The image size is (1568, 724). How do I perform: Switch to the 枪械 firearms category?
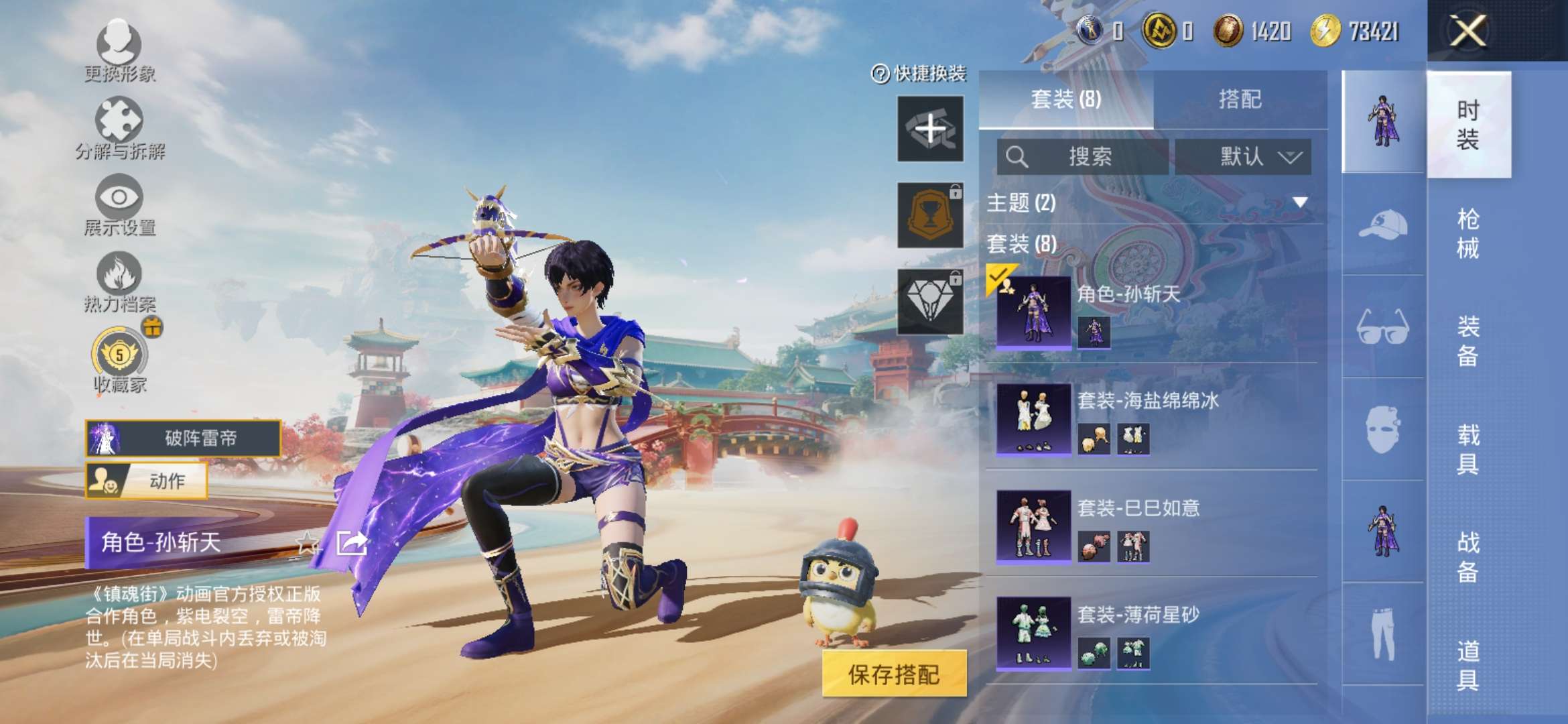coord(1467,233)
